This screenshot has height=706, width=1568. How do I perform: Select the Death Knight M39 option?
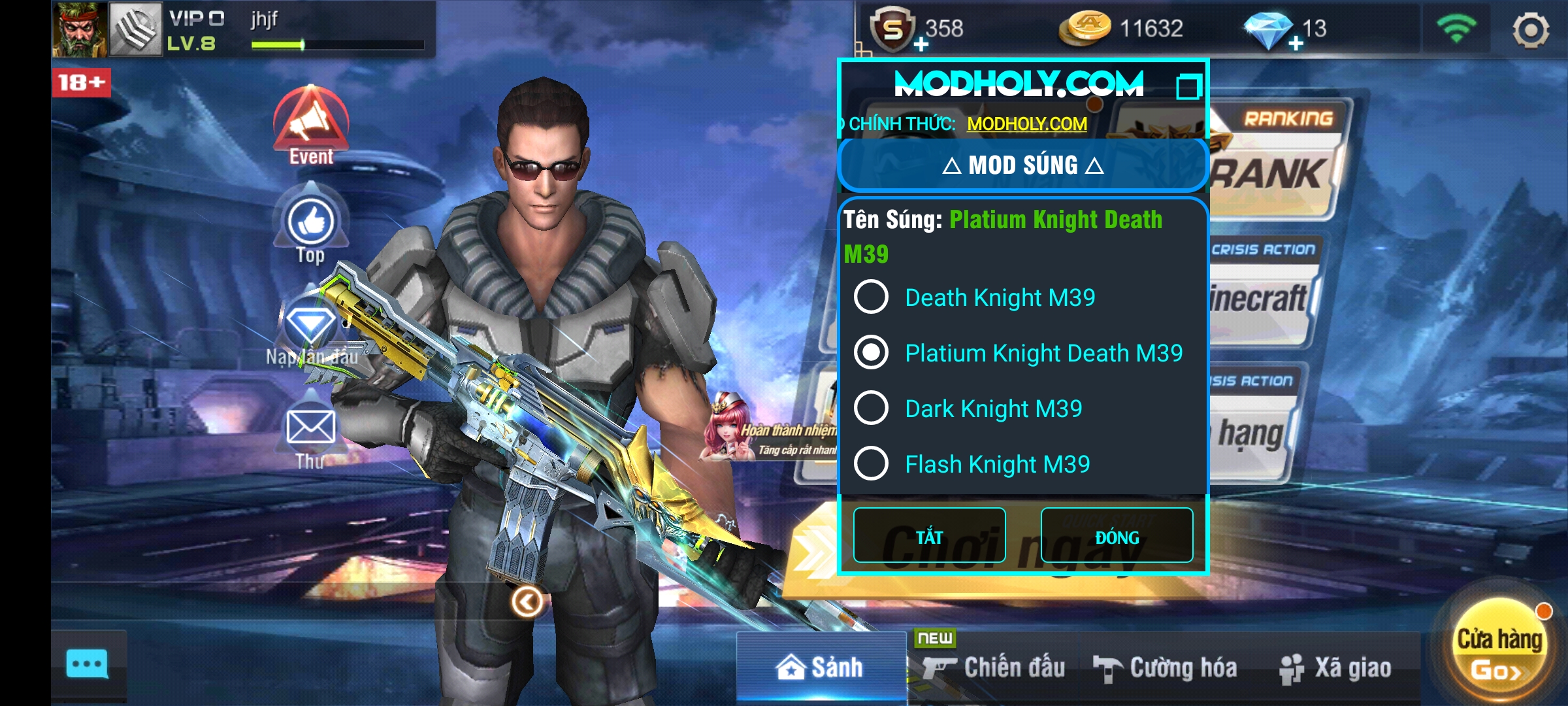(x=872, y=297)
